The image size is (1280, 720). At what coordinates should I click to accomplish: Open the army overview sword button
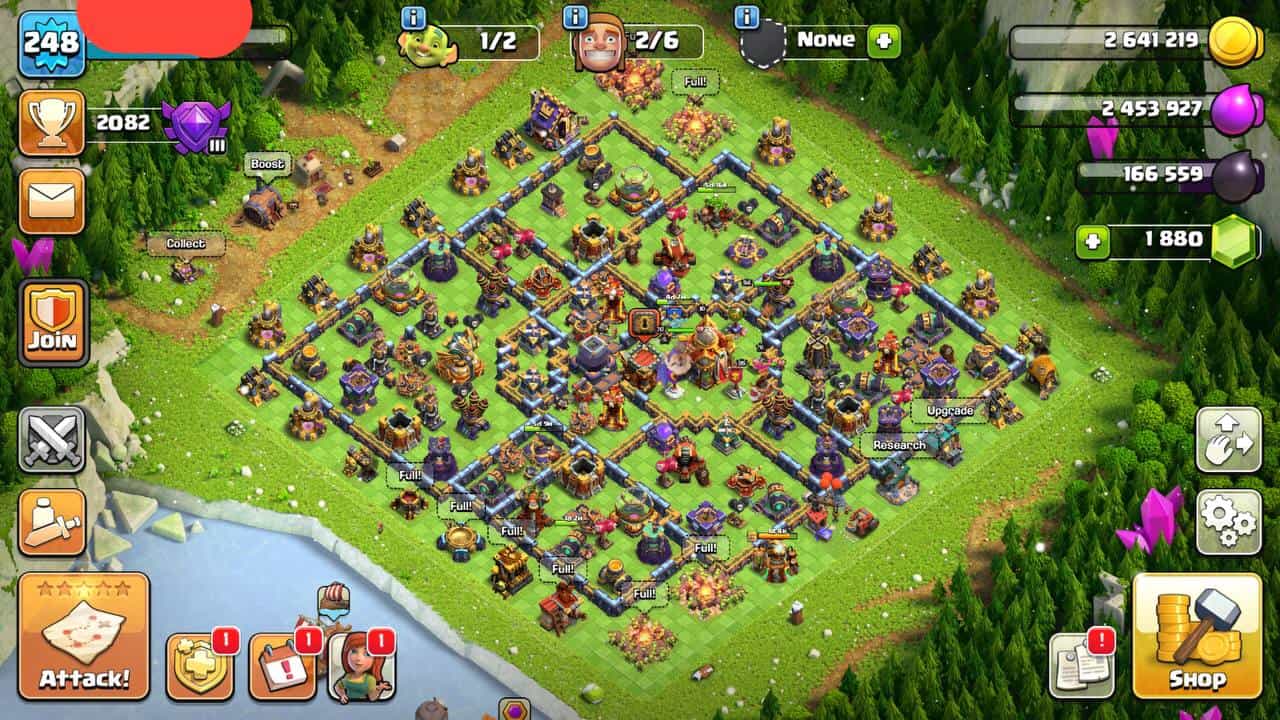(52, 522)
